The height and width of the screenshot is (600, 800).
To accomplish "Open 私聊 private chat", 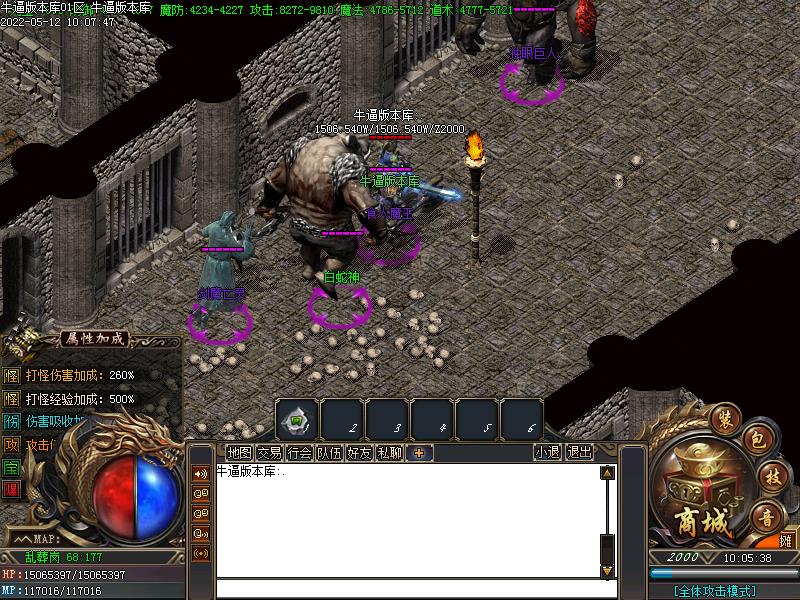I will [x=389, y=453].
